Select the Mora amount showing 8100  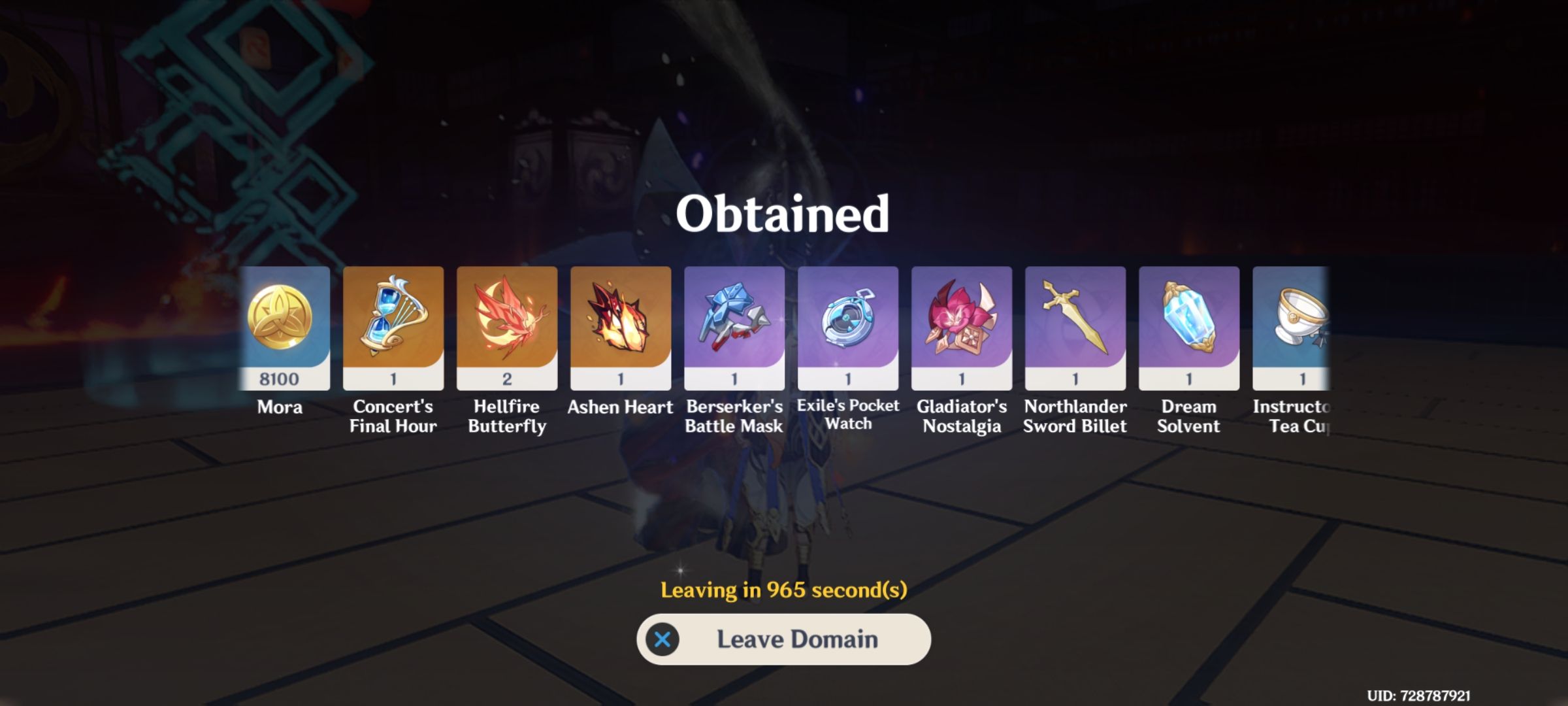(281, 377)
